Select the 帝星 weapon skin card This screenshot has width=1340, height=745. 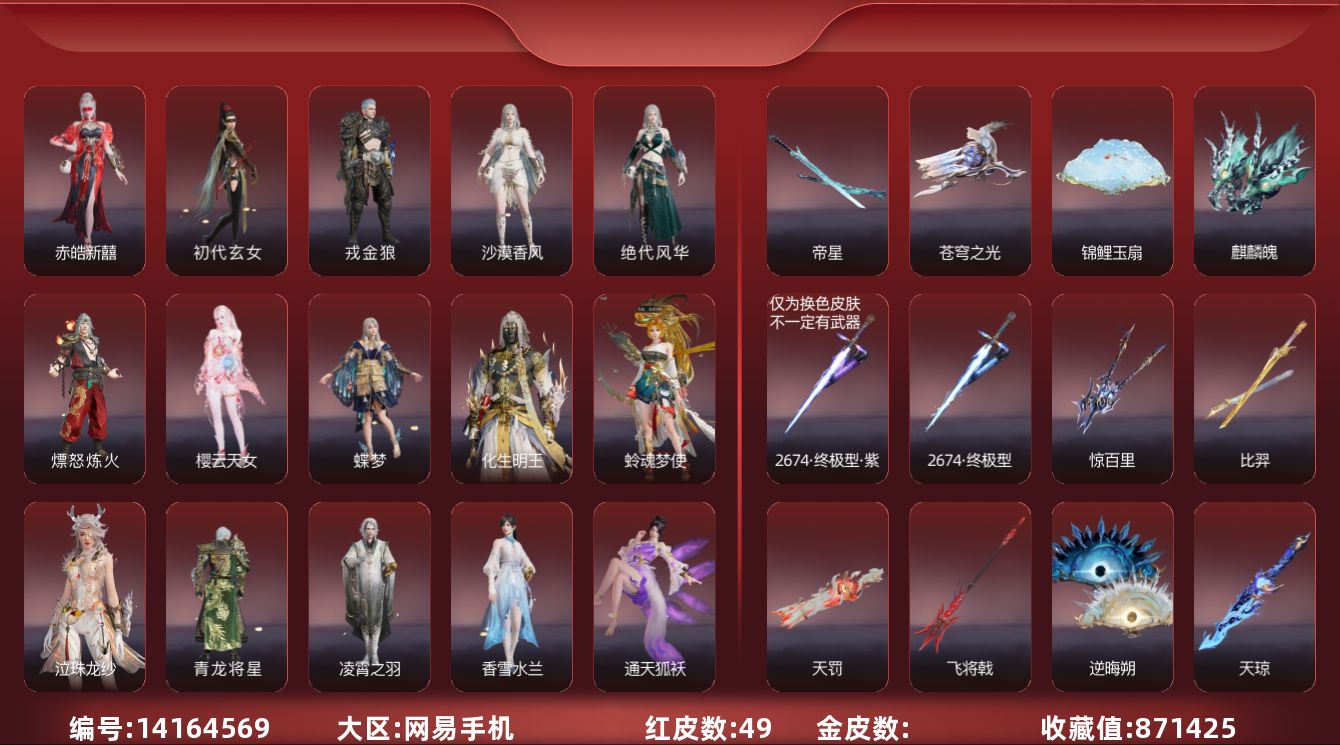coord(827,180)
